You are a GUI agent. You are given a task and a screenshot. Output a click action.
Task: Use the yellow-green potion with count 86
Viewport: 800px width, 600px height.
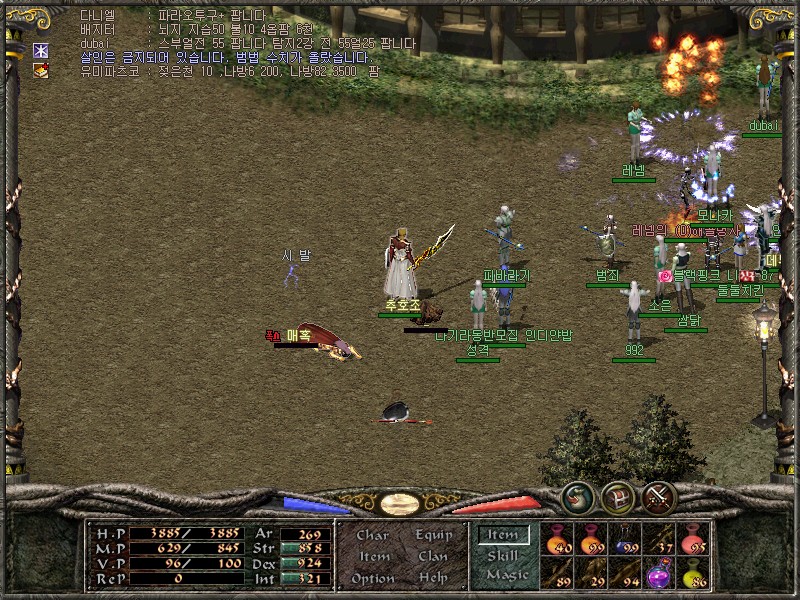[694, 573]
